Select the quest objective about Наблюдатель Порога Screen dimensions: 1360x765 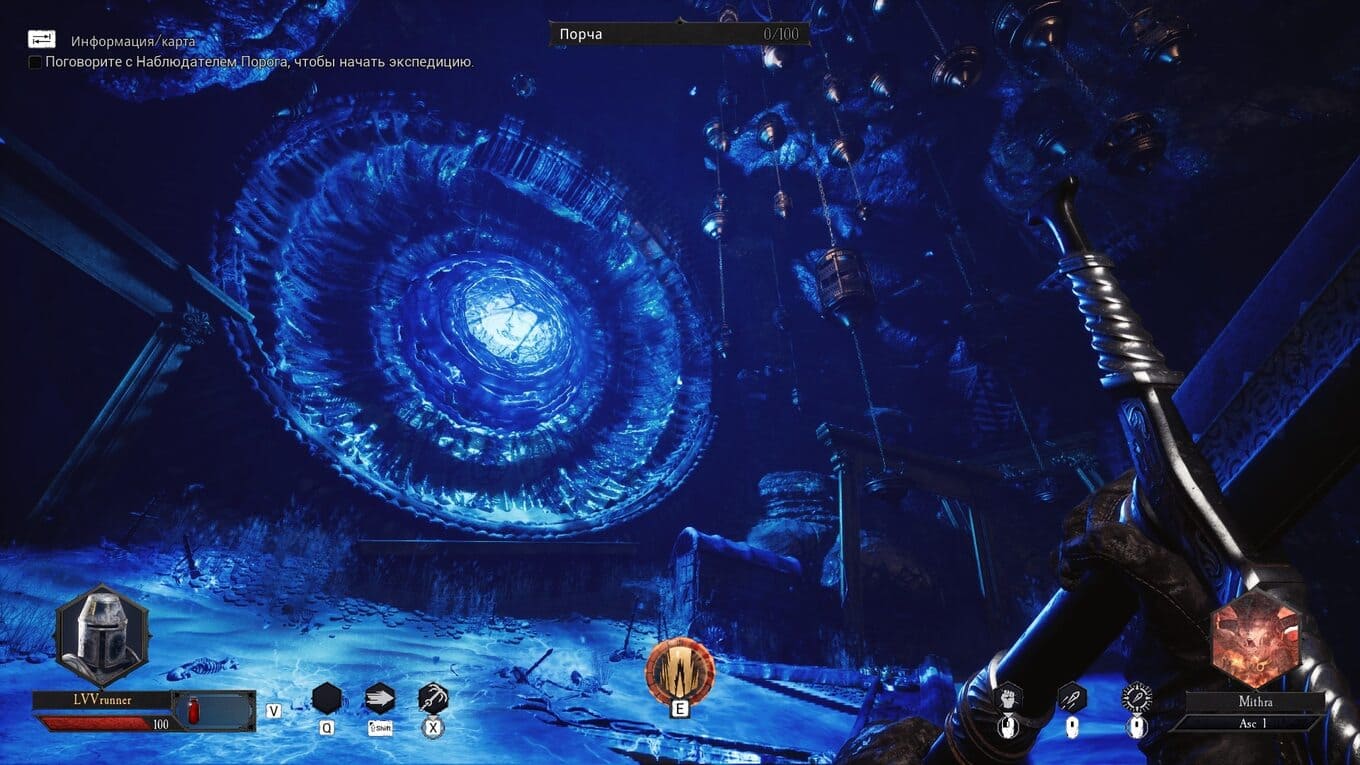point(259,62)
